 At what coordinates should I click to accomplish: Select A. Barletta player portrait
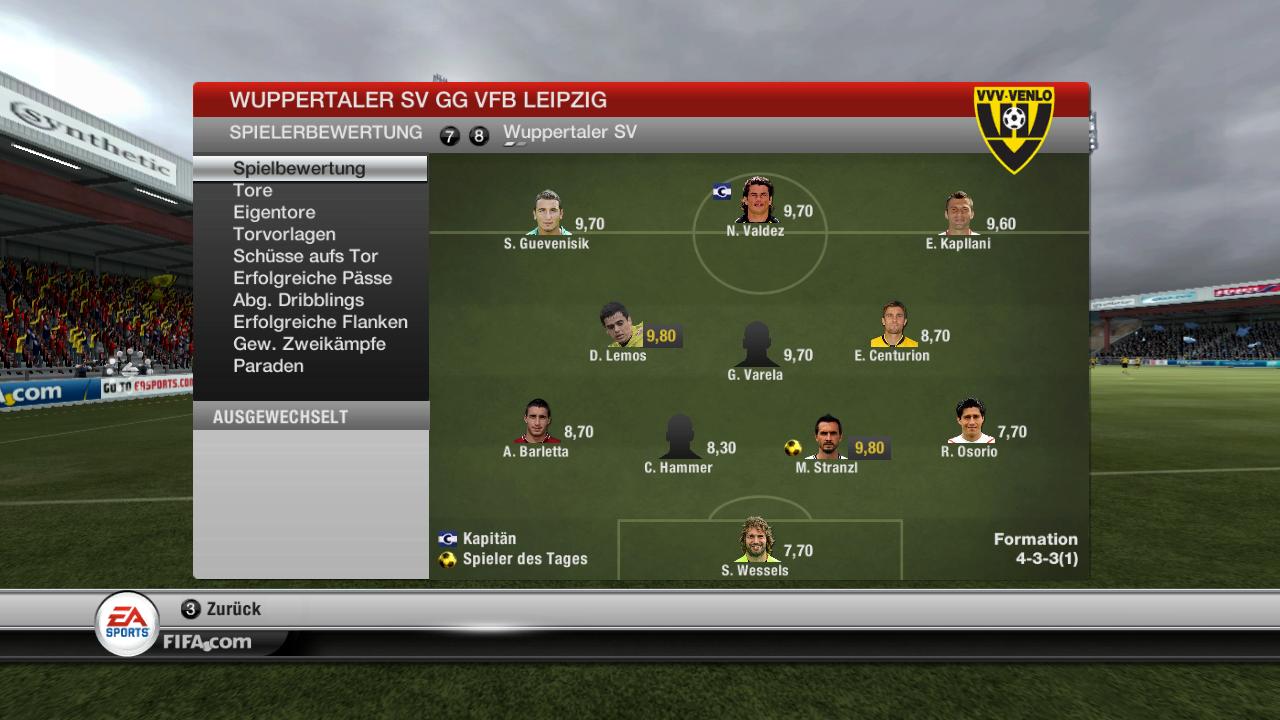pos(537,422)
